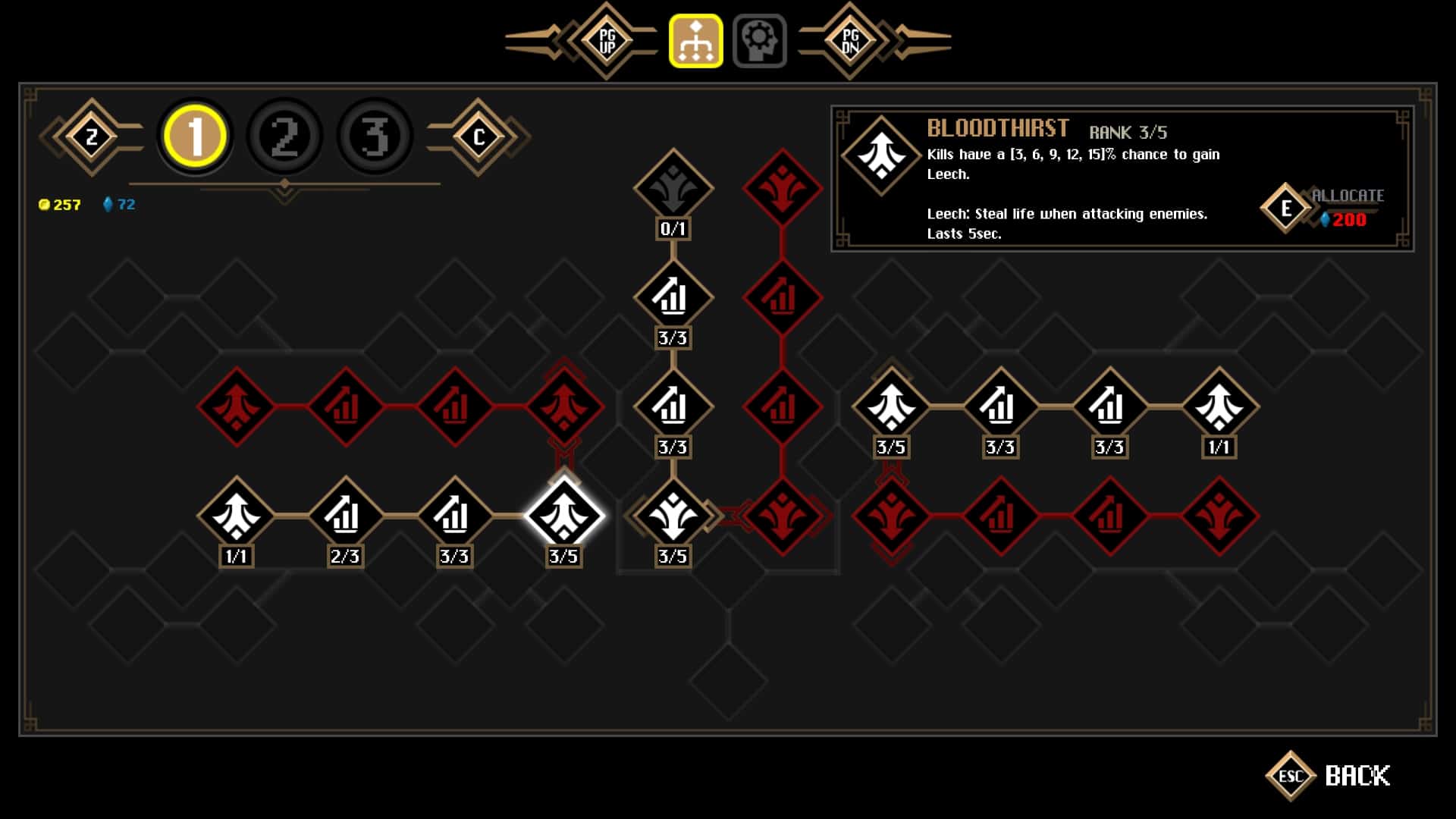Select the skill node ranked 2/3

point(345,516)
